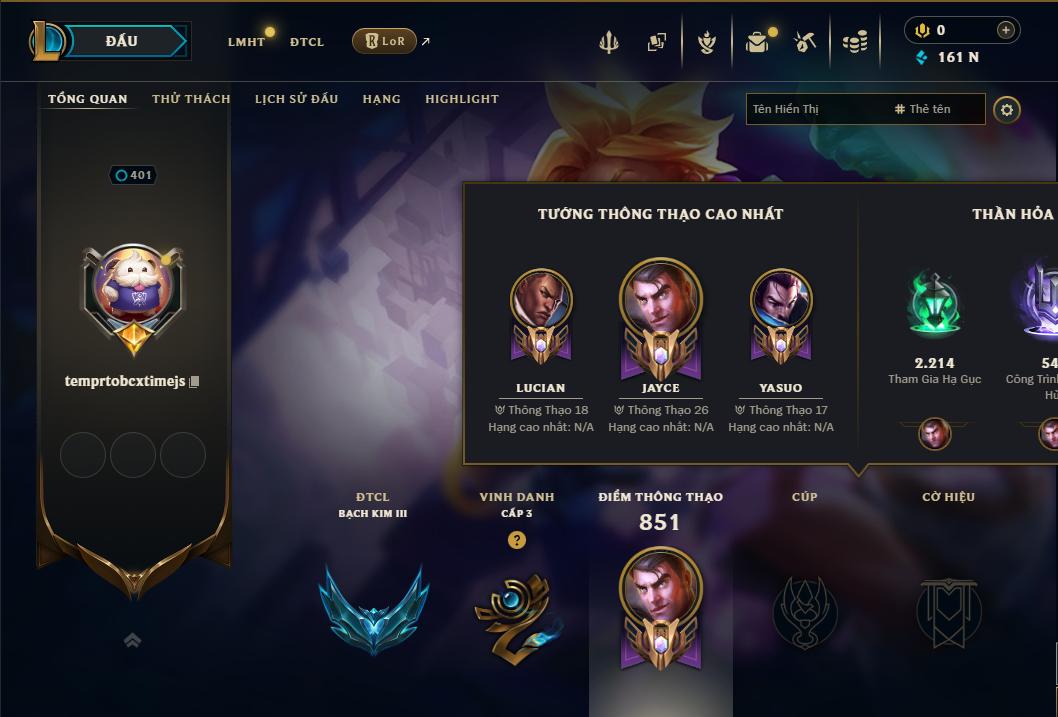
Task: Switch to the THỬ THÁCH tab
Action: point(191,99)
